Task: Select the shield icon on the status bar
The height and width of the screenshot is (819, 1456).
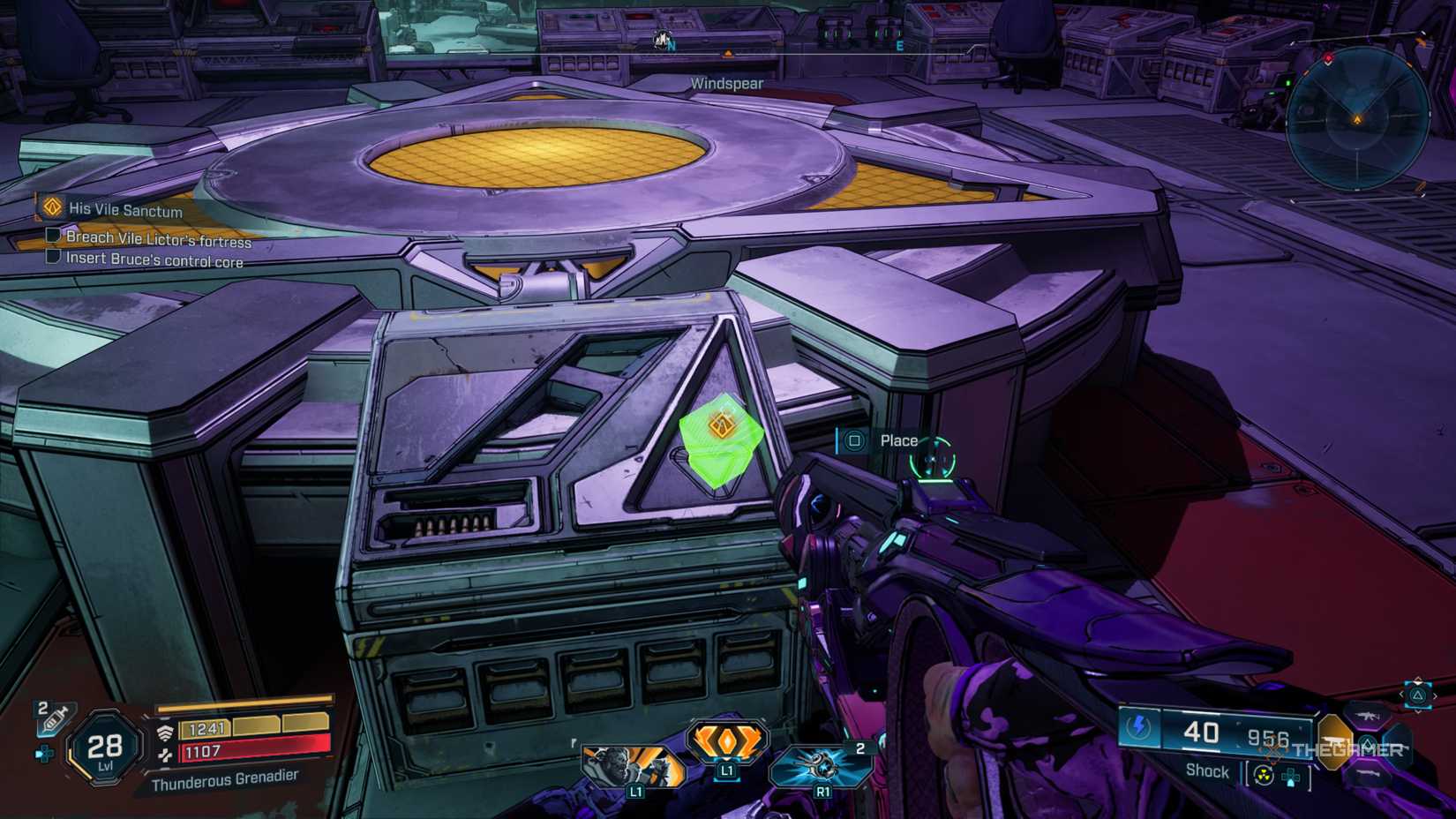Action: (166, 731)
